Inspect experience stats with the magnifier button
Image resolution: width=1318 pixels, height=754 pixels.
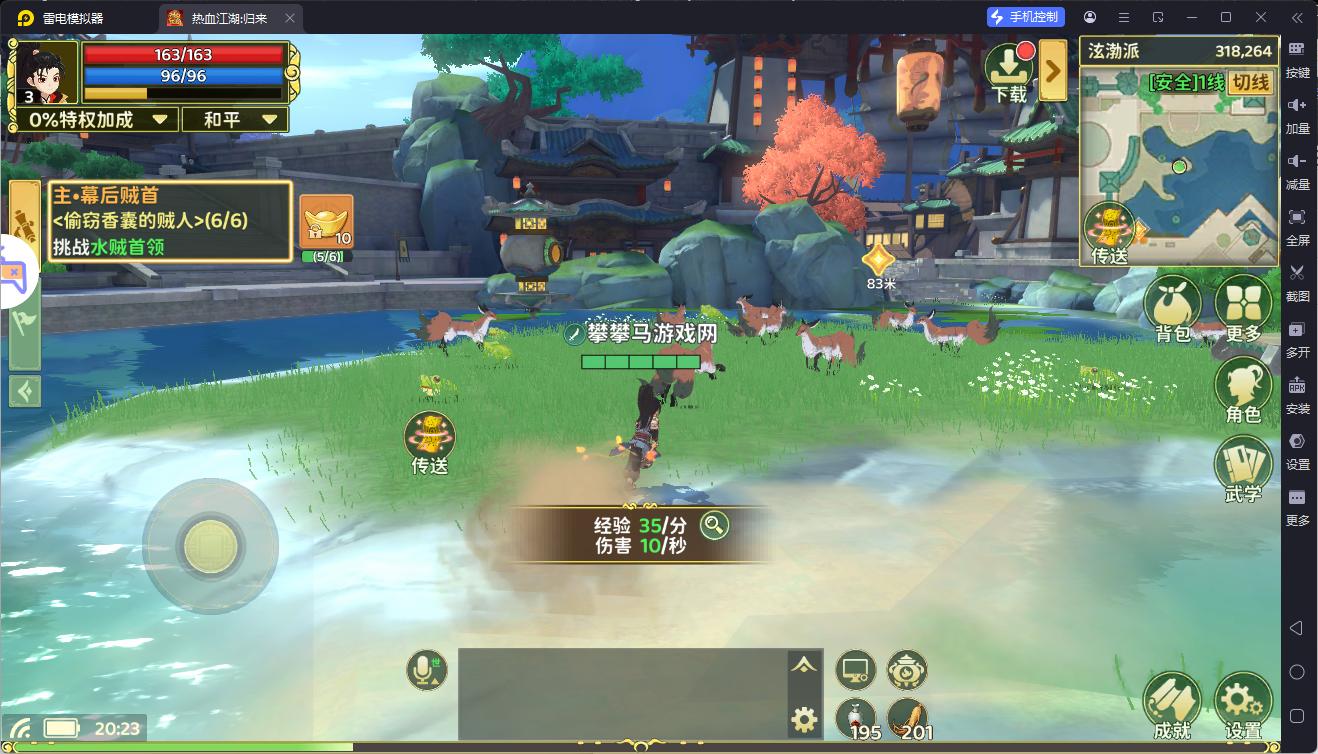714,525
